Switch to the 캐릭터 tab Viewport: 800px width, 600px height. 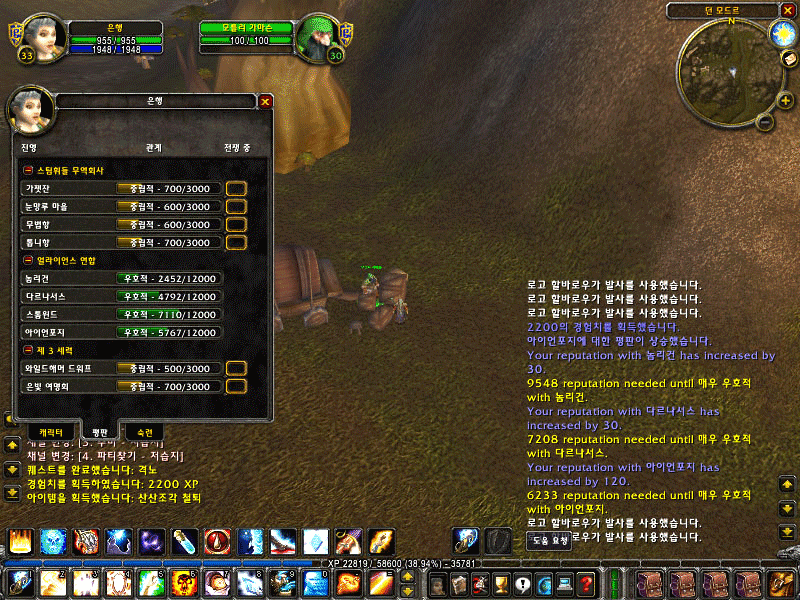pos(45,433)
